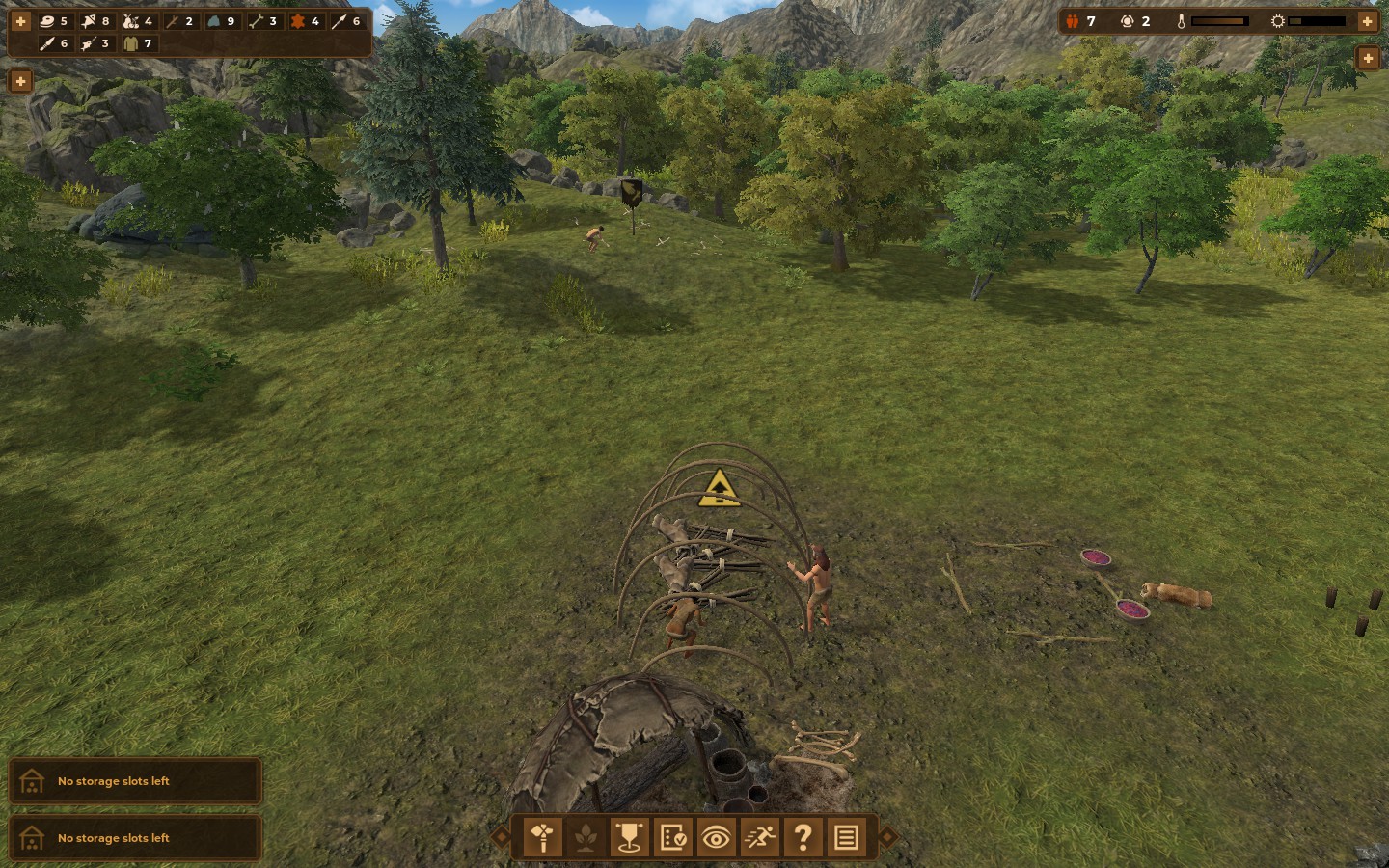Click the greyed-out plant sprout toolbar button
Viewport: 1389px width, 868px height.
click(586, 837)
